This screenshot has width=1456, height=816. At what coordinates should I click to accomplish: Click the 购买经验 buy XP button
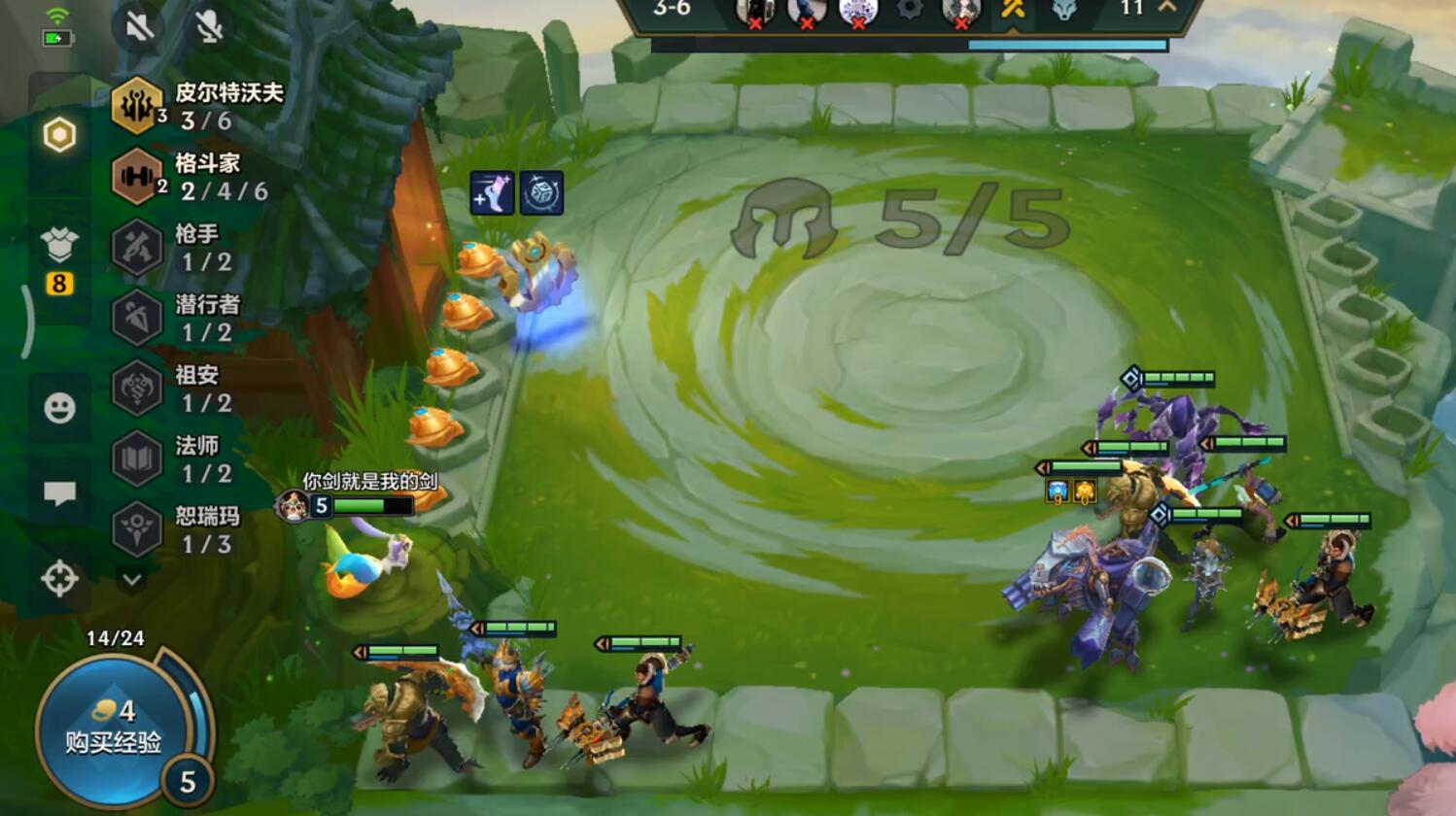tap(113, 731)
